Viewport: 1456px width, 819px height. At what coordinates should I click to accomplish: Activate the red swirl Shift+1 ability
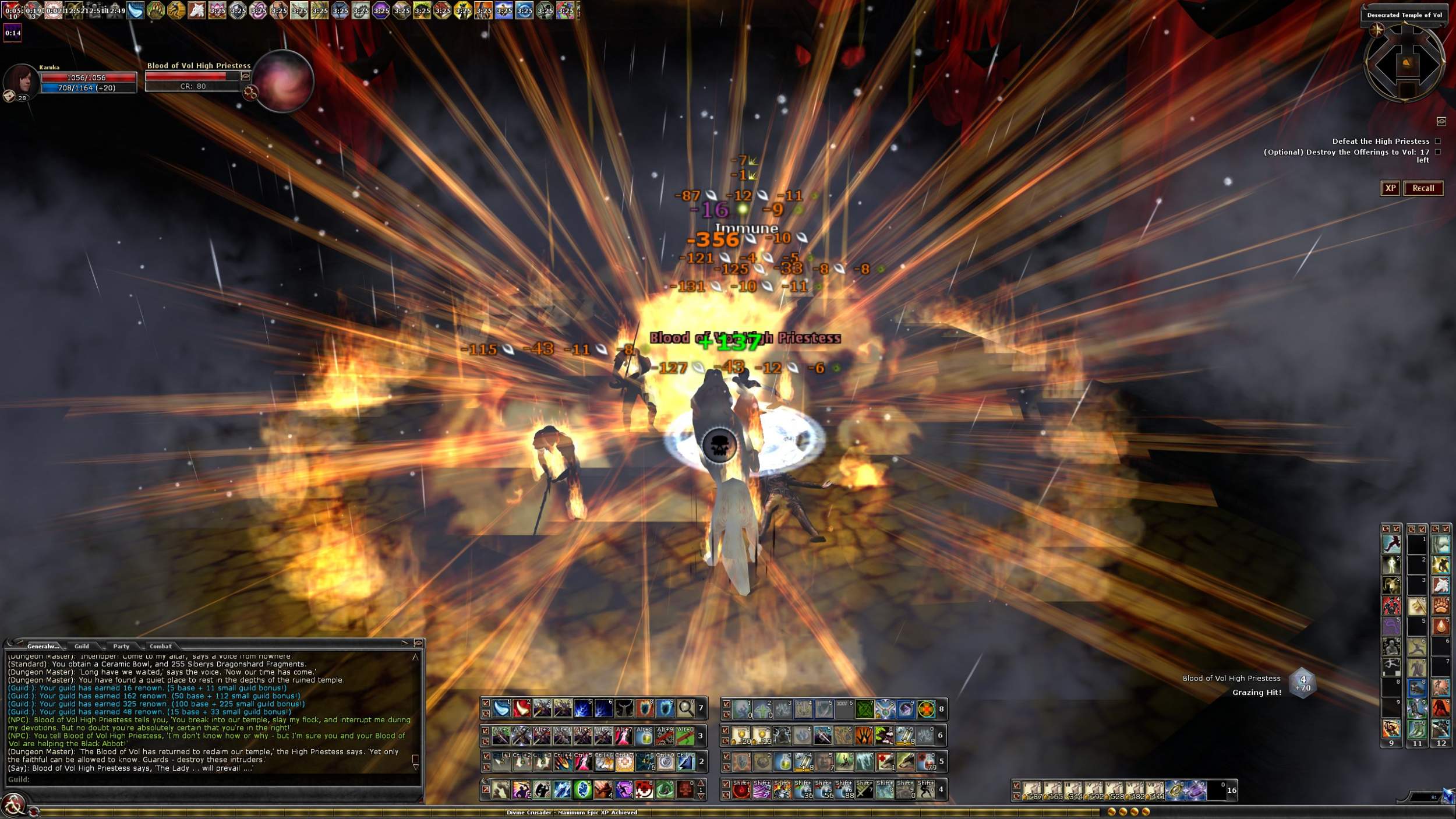[x=741, y=790]
